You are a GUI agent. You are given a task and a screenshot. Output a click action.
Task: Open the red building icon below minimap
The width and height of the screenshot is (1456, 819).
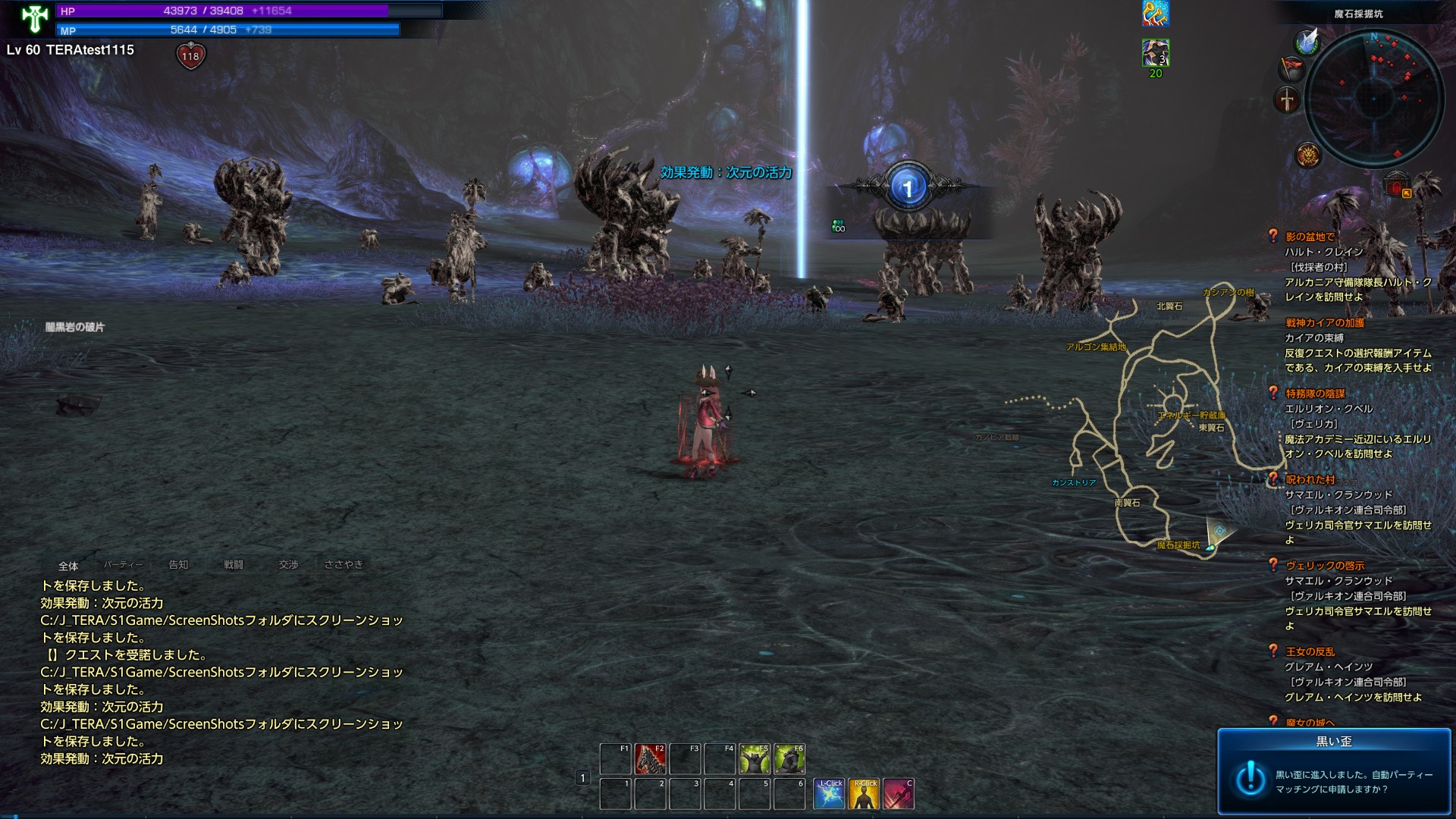(1397, 184)
